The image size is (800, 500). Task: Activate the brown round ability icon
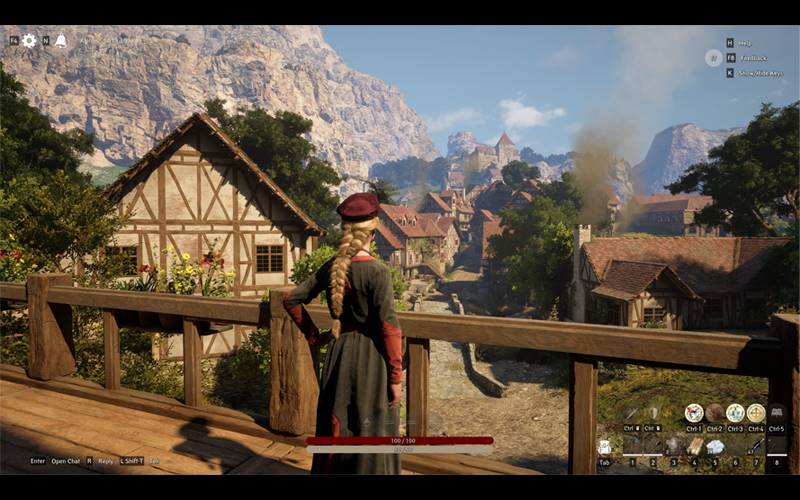coord(715,413)
